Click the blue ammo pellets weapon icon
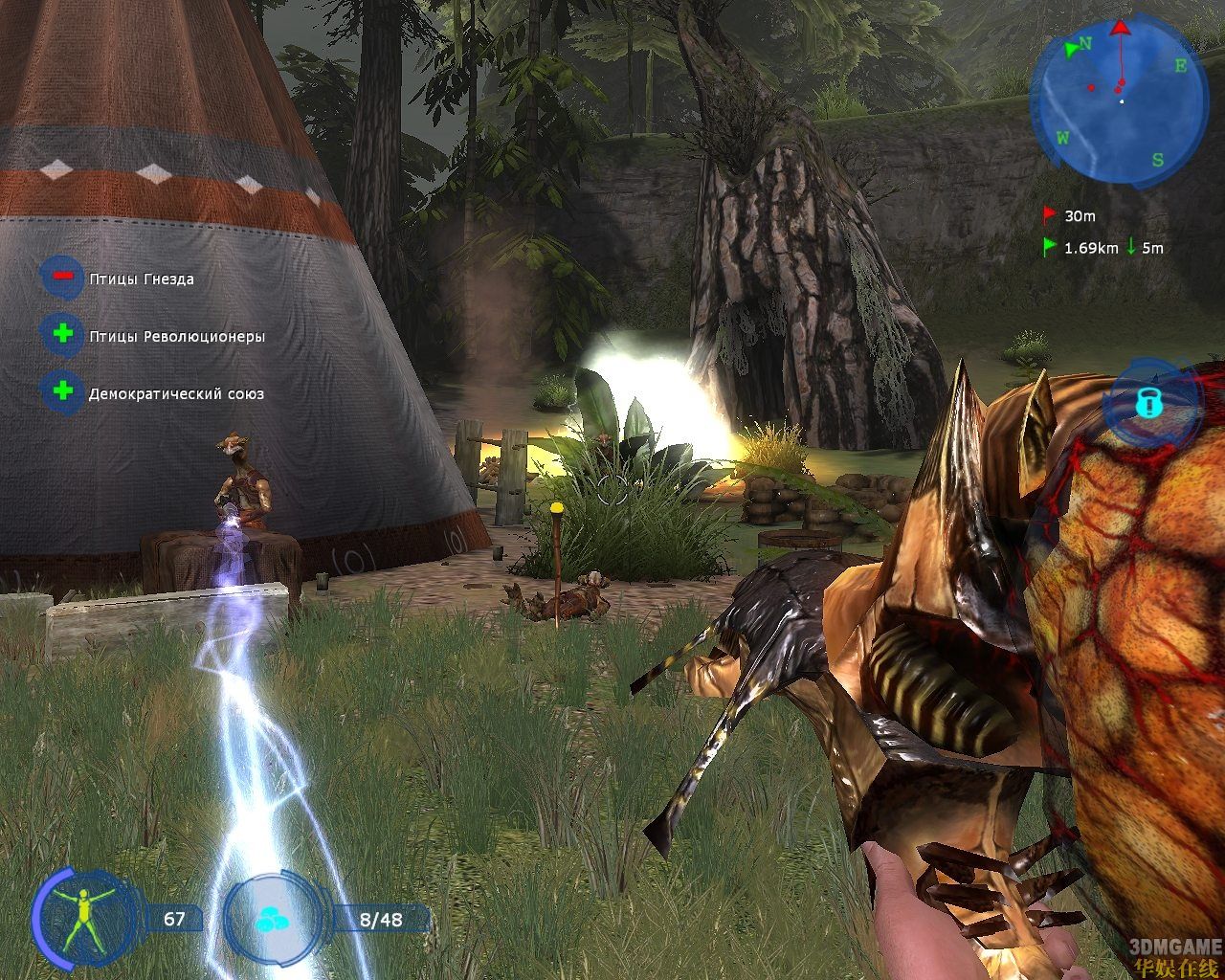1225x980 pixels. (274, 921)
